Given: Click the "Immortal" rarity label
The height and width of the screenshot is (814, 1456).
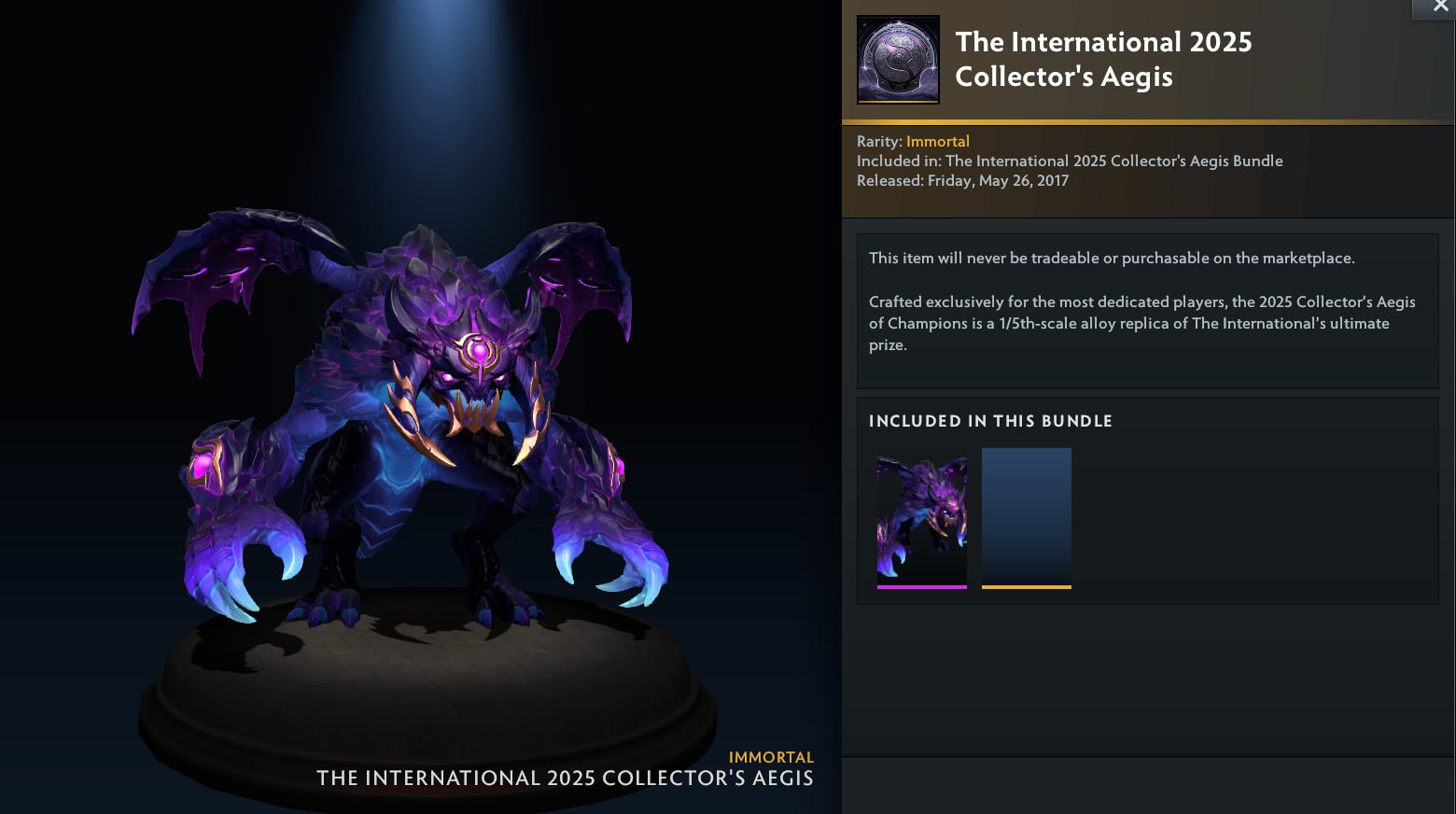Looking at the screenshot, I should (938, 141).
